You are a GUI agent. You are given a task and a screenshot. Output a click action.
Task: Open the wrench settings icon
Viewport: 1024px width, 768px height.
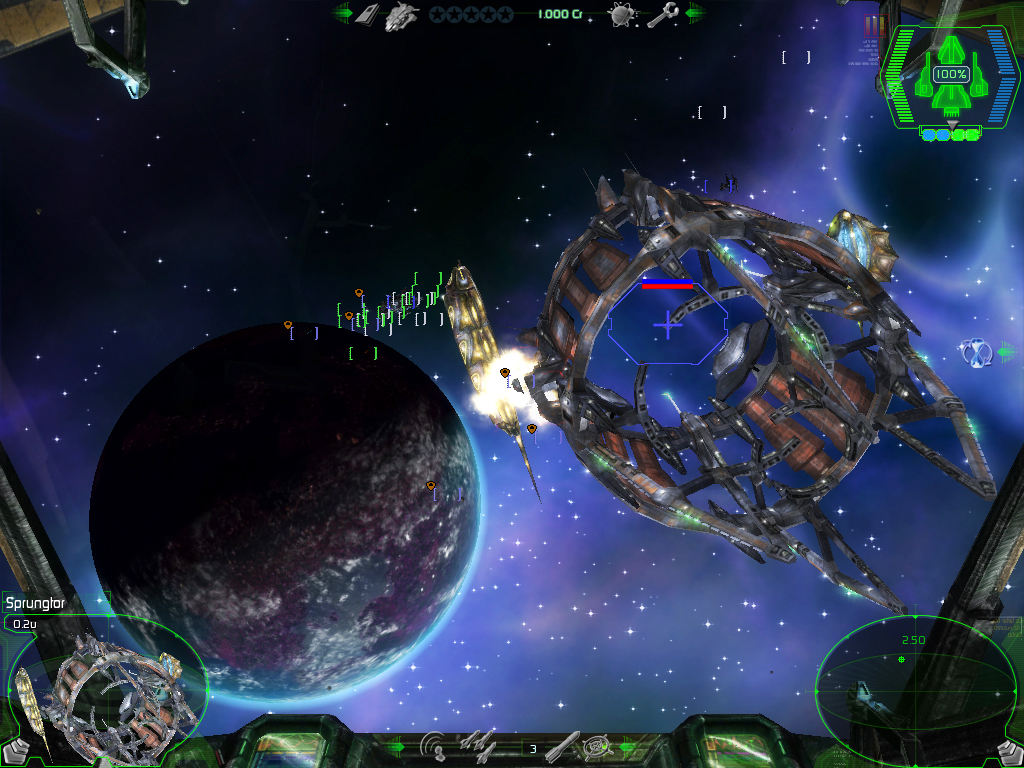(662, 14)
